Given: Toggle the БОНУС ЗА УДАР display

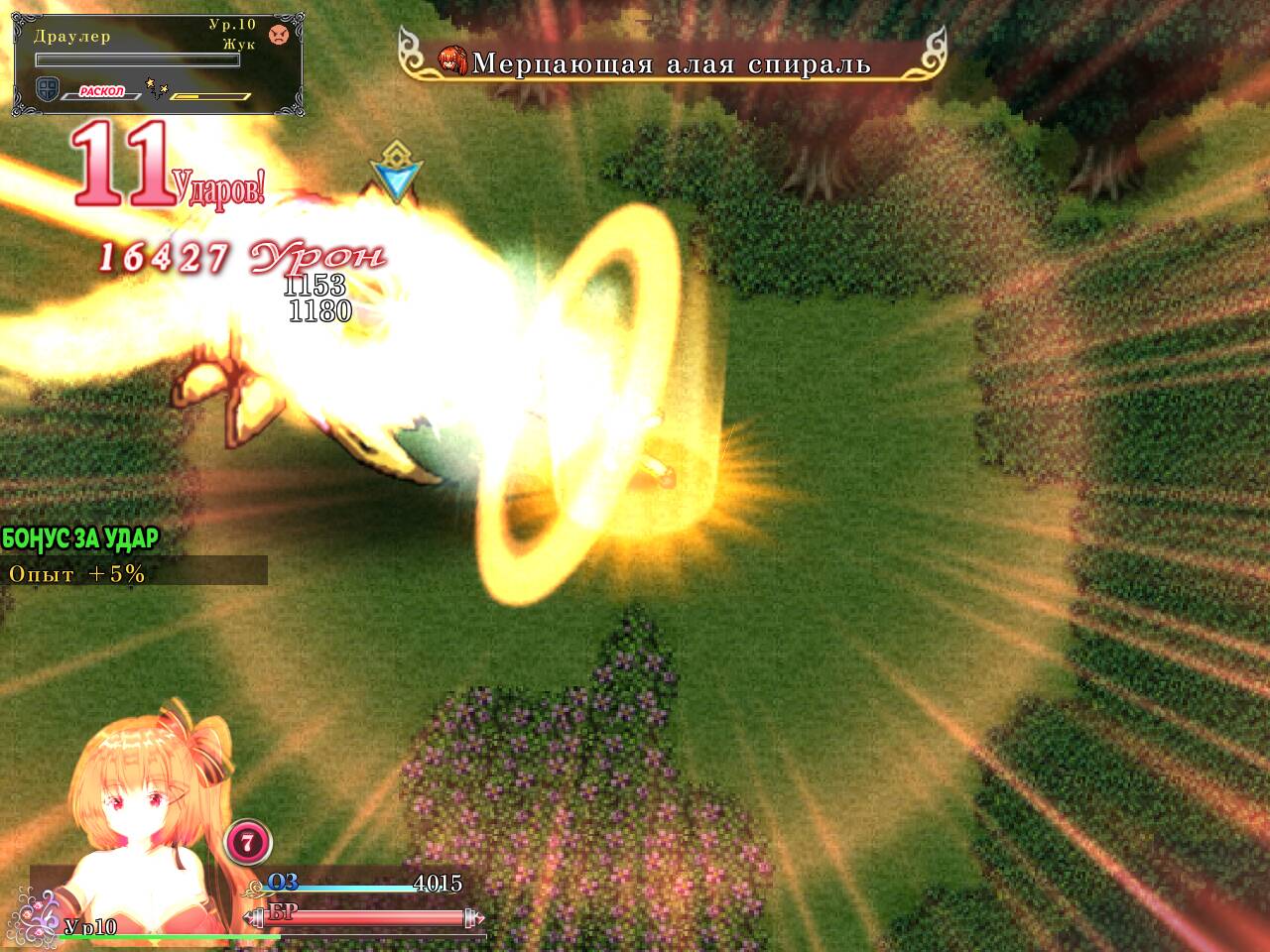Looking at the screenshot, I should (x=81, y=535).
